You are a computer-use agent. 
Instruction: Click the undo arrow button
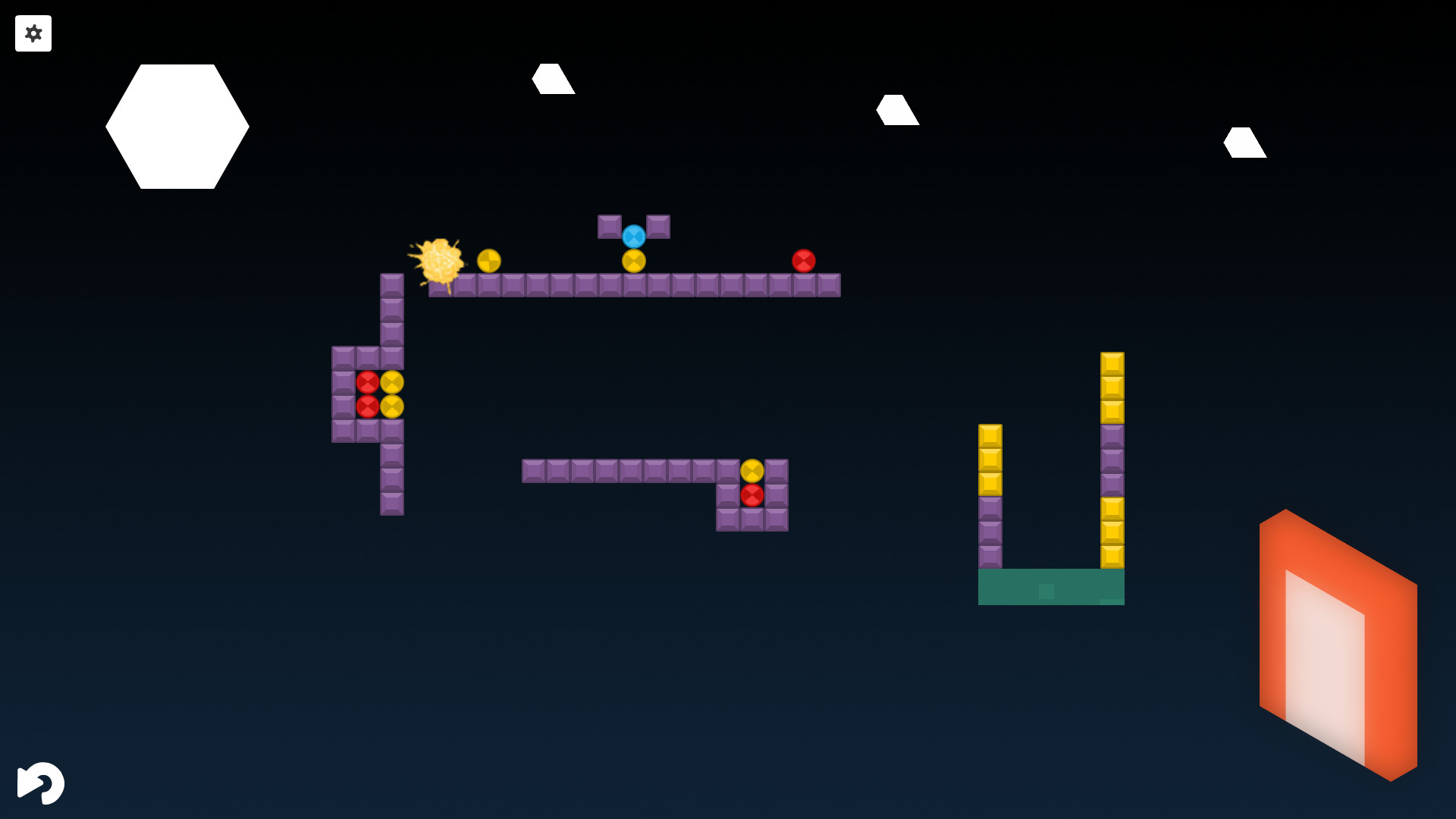click(x=42, y=783)
